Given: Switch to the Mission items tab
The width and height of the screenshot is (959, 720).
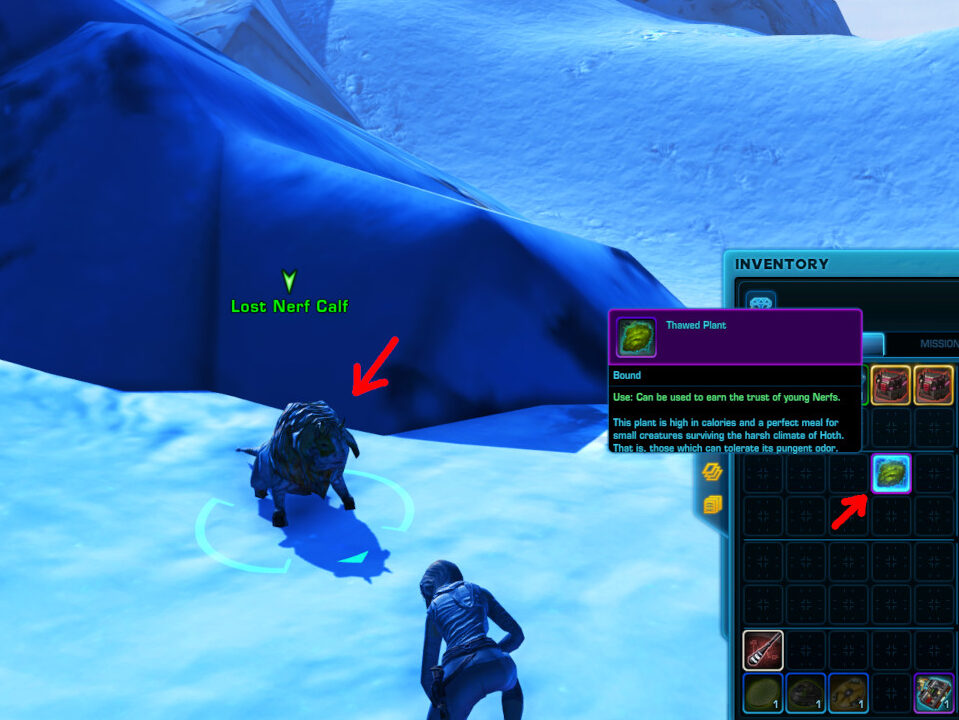Looking at the screenshot, I should tap(937, 343).
